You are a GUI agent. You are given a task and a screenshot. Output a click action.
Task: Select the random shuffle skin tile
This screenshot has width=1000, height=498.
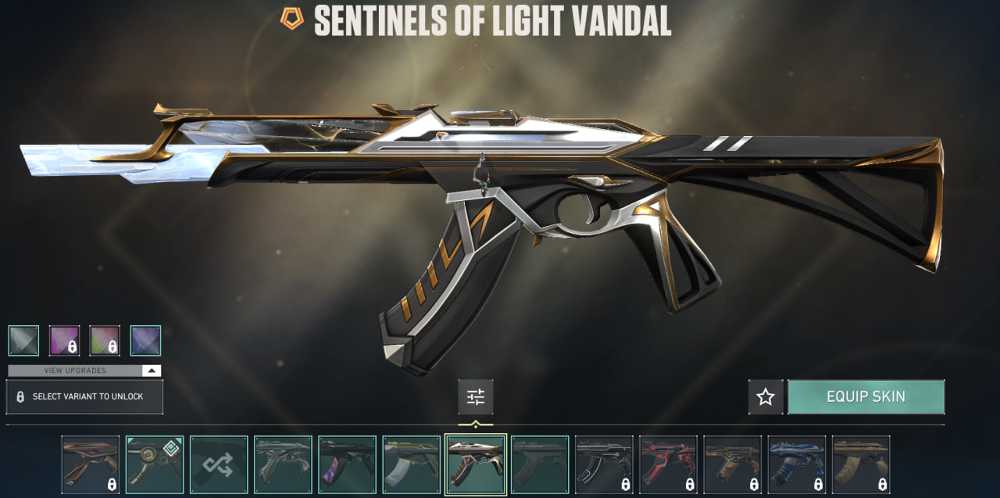(x=219, y=465)
